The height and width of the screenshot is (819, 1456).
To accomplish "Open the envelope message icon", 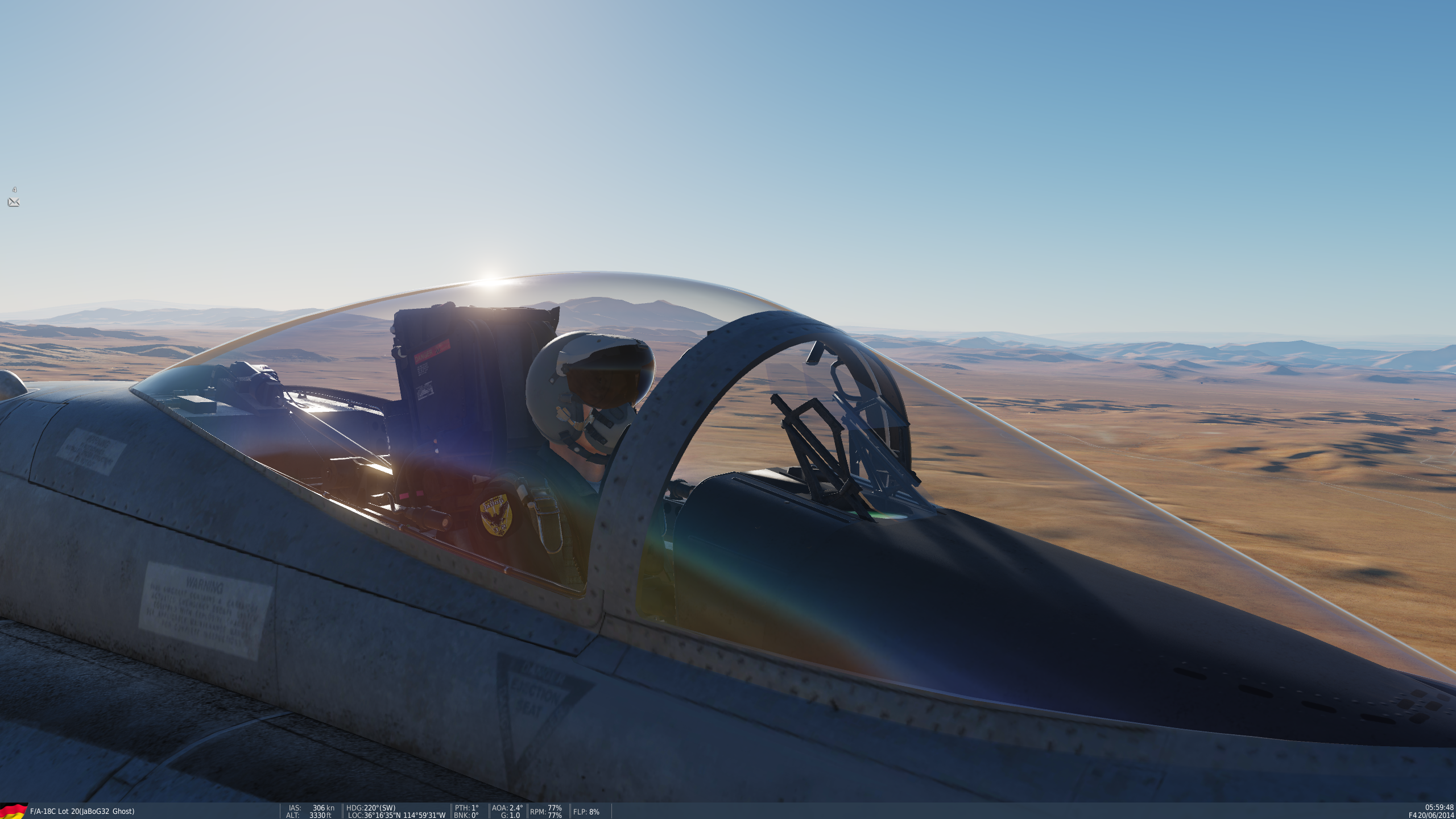I will pos(14,202).
